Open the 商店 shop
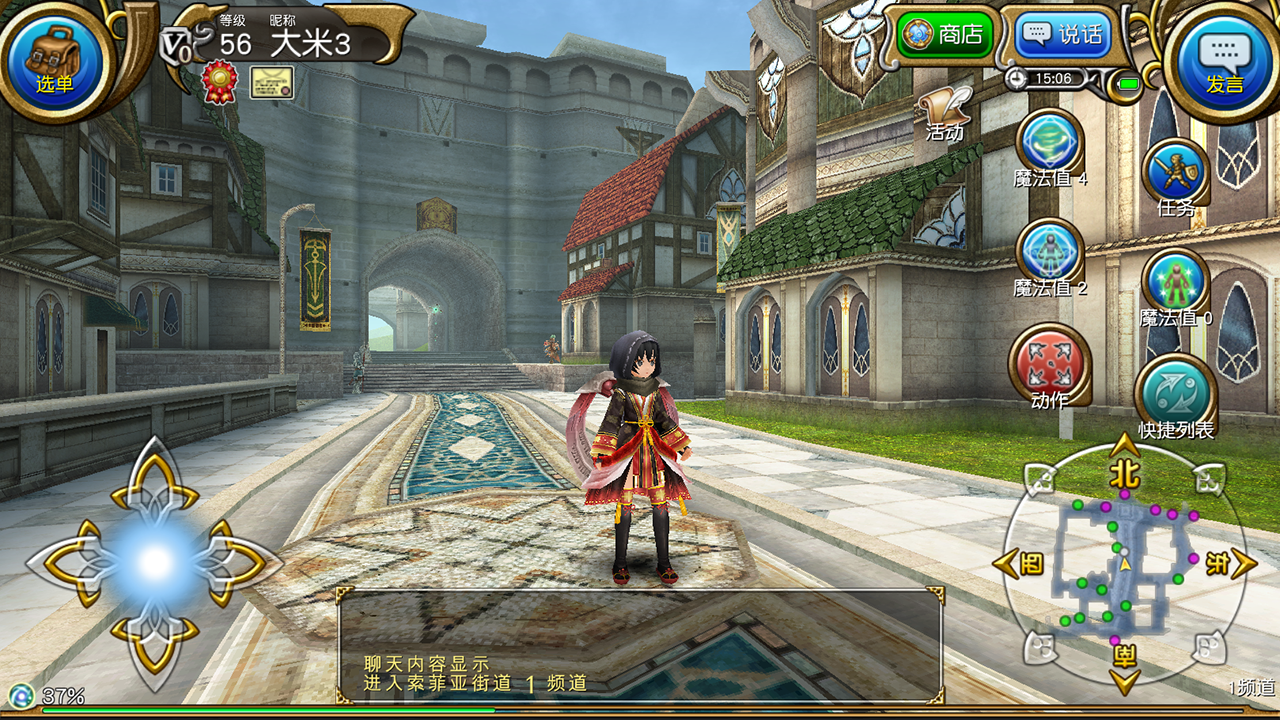 click(x=945, y=36)
